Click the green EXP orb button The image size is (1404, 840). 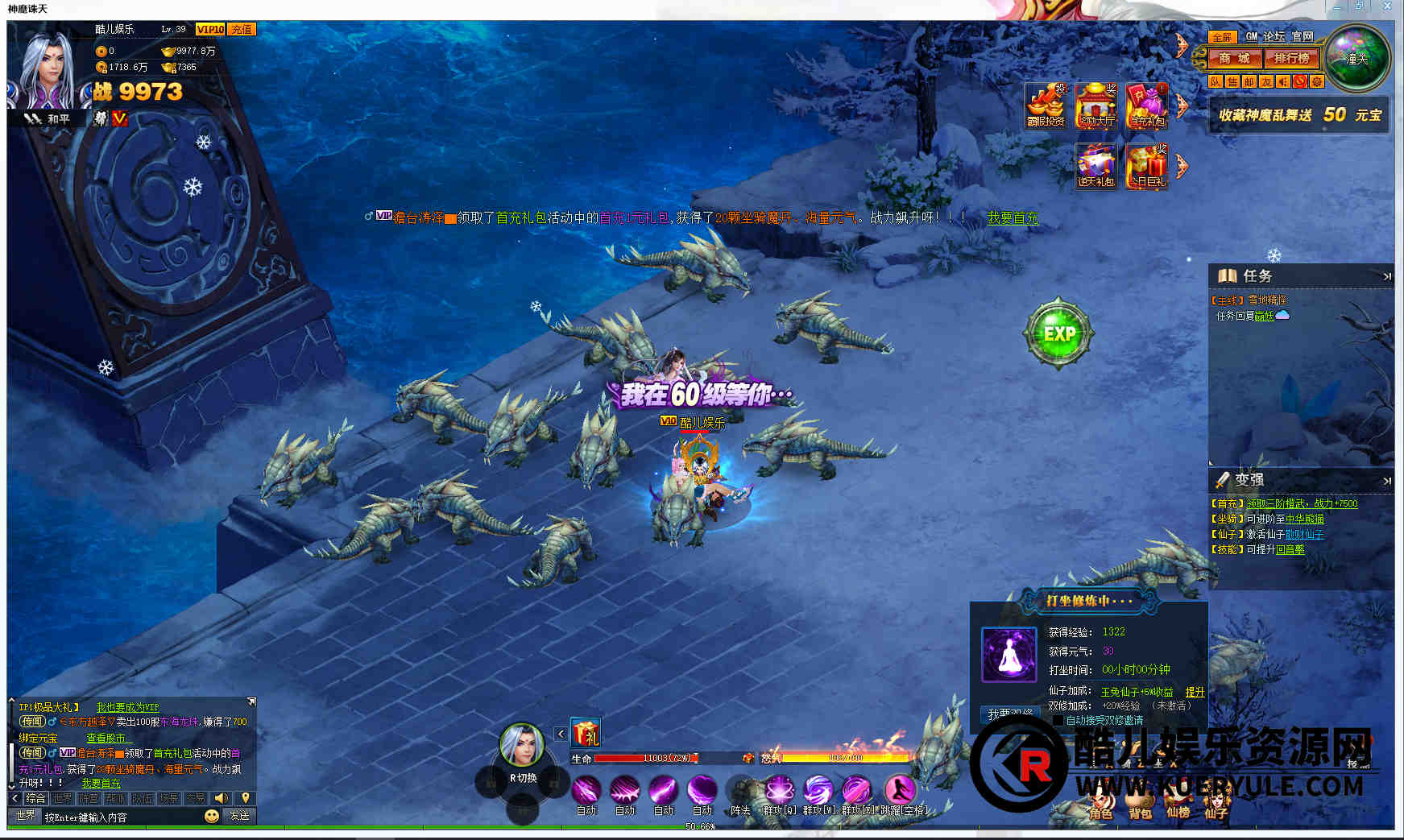click(x=1058, y=333)
